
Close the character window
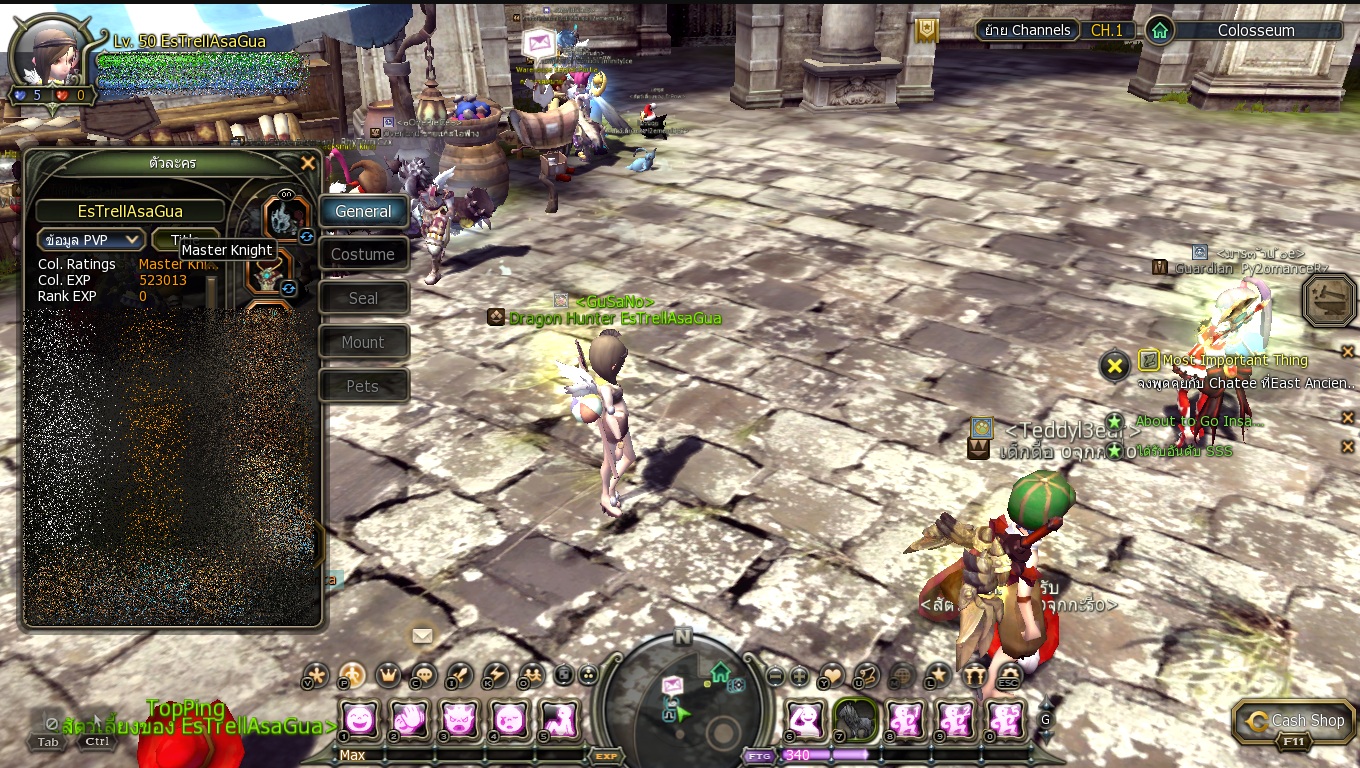[308, 163]
